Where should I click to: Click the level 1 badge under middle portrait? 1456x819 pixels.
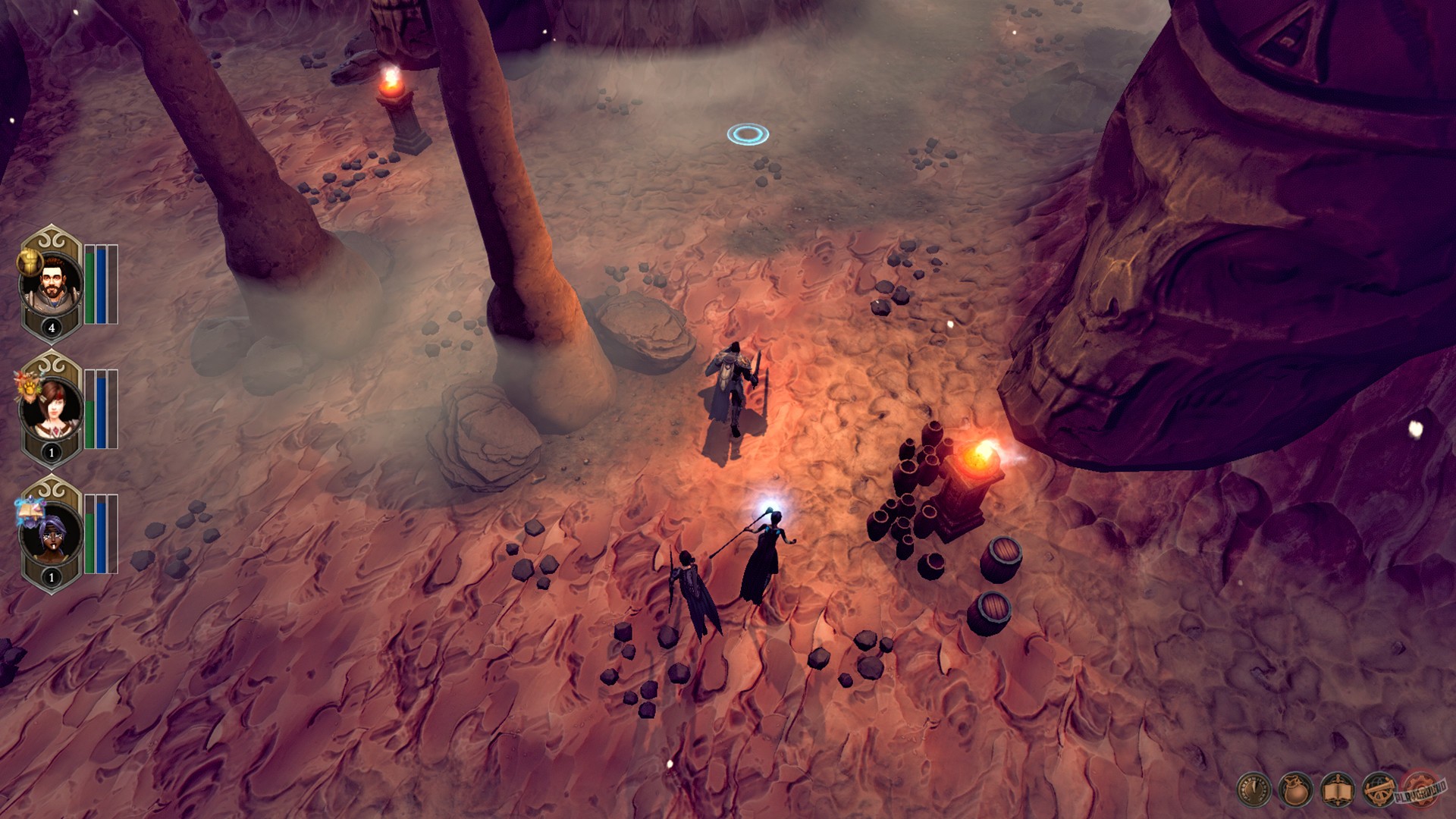pyautogui.click(x=52, y=452)
